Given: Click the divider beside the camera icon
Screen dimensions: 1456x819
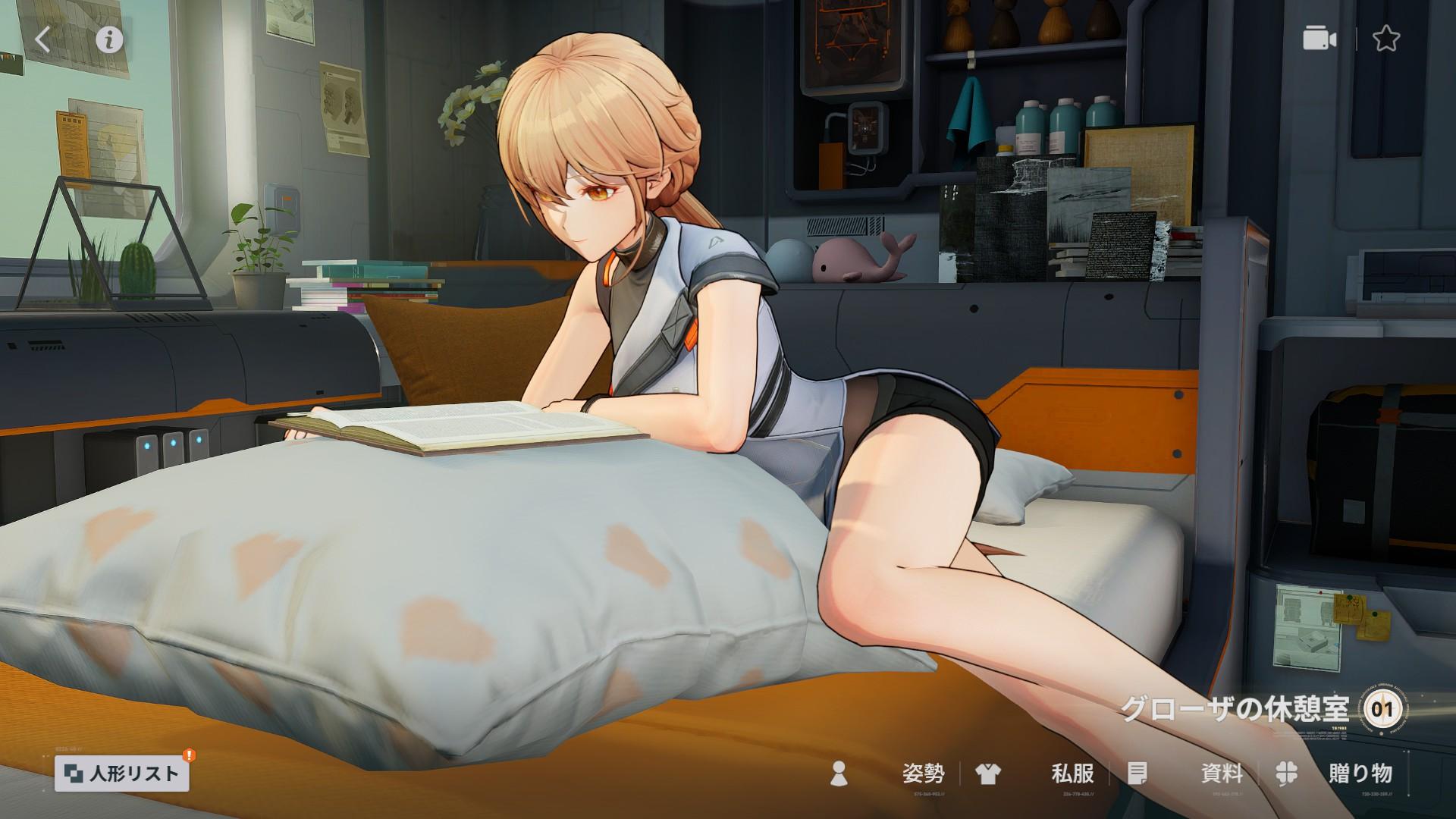Looking at the screenshot, I should click(x=1355, y=38).
